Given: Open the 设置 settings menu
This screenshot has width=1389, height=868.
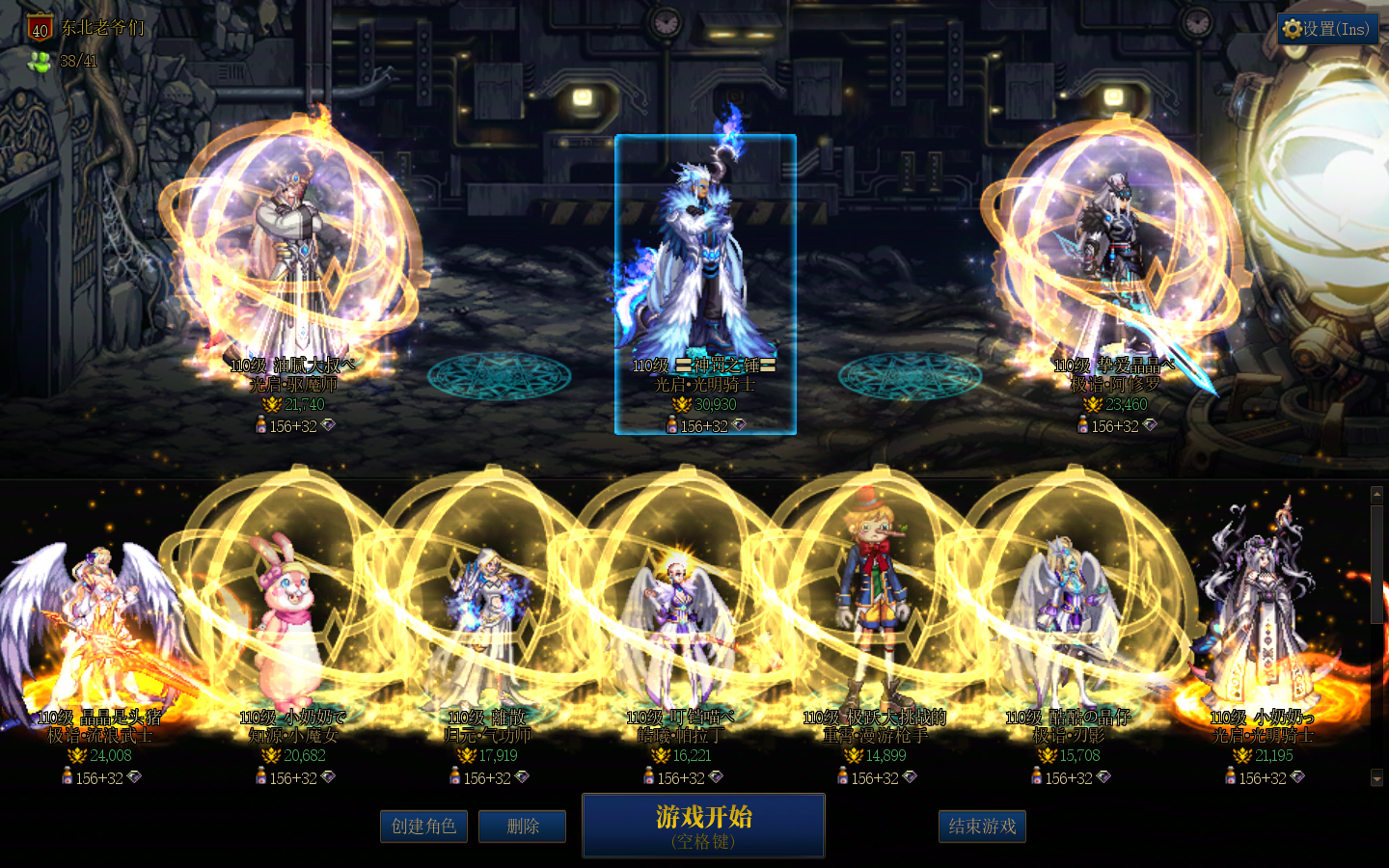Looking at the screenshot, I should click(1327, 29).
